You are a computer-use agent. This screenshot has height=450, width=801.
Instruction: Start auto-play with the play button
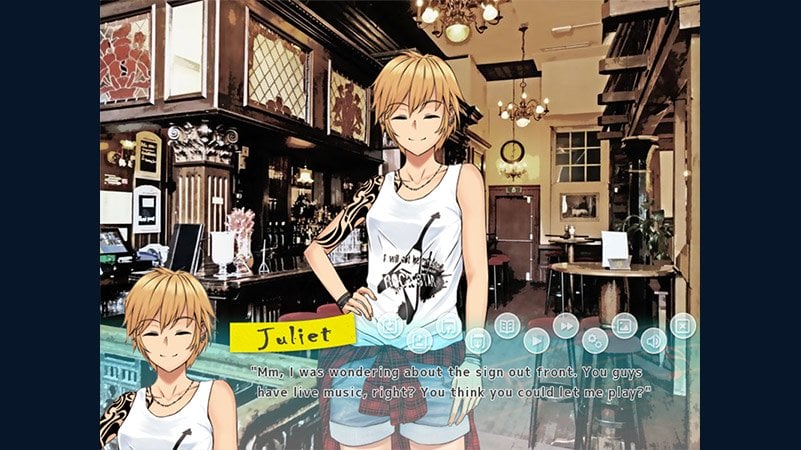point(537,340)
